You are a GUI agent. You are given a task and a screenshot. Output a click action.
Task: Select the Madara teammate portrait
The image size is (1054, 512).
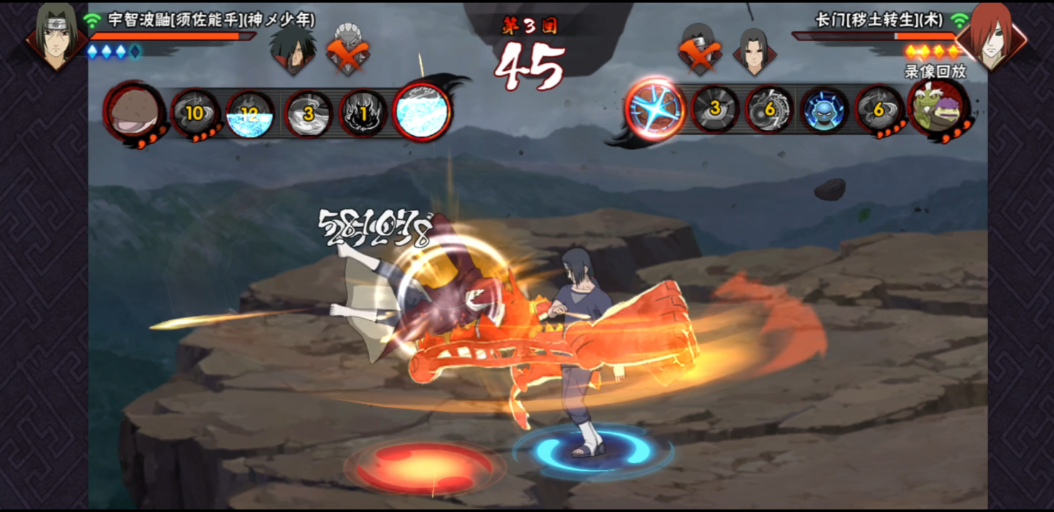pos(292,48)
